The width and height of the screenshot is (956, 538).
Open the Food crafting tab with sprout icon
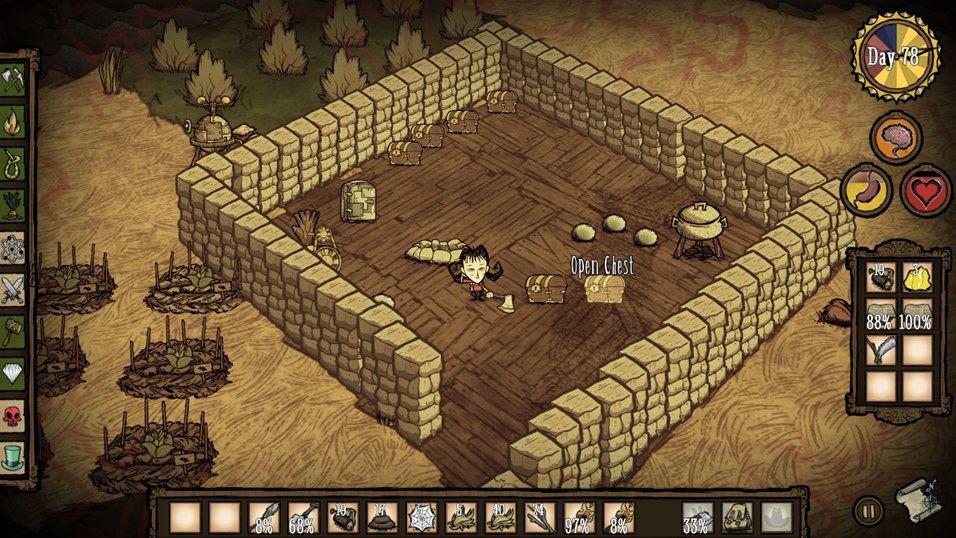[x=14, y=205]
